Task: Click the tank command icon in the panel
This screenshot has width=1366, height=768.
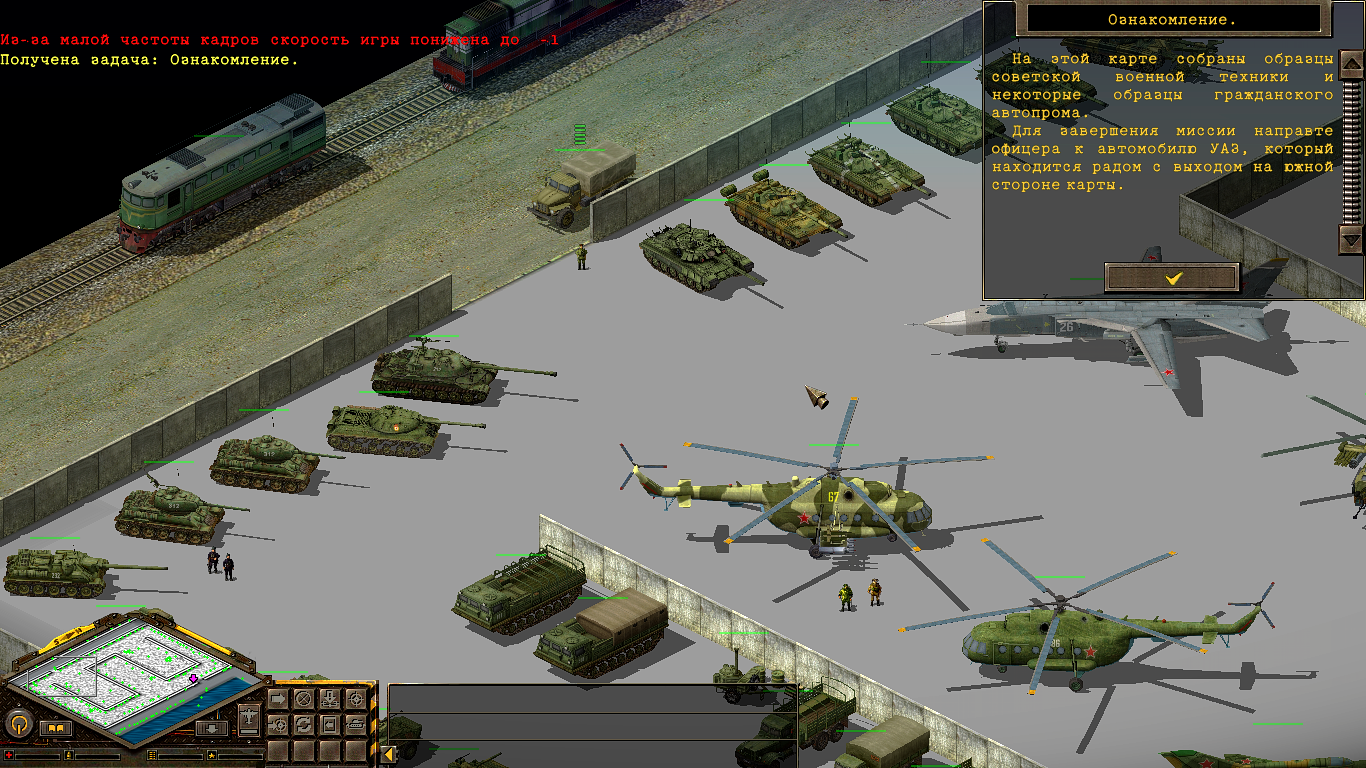Action: [356, 725]
